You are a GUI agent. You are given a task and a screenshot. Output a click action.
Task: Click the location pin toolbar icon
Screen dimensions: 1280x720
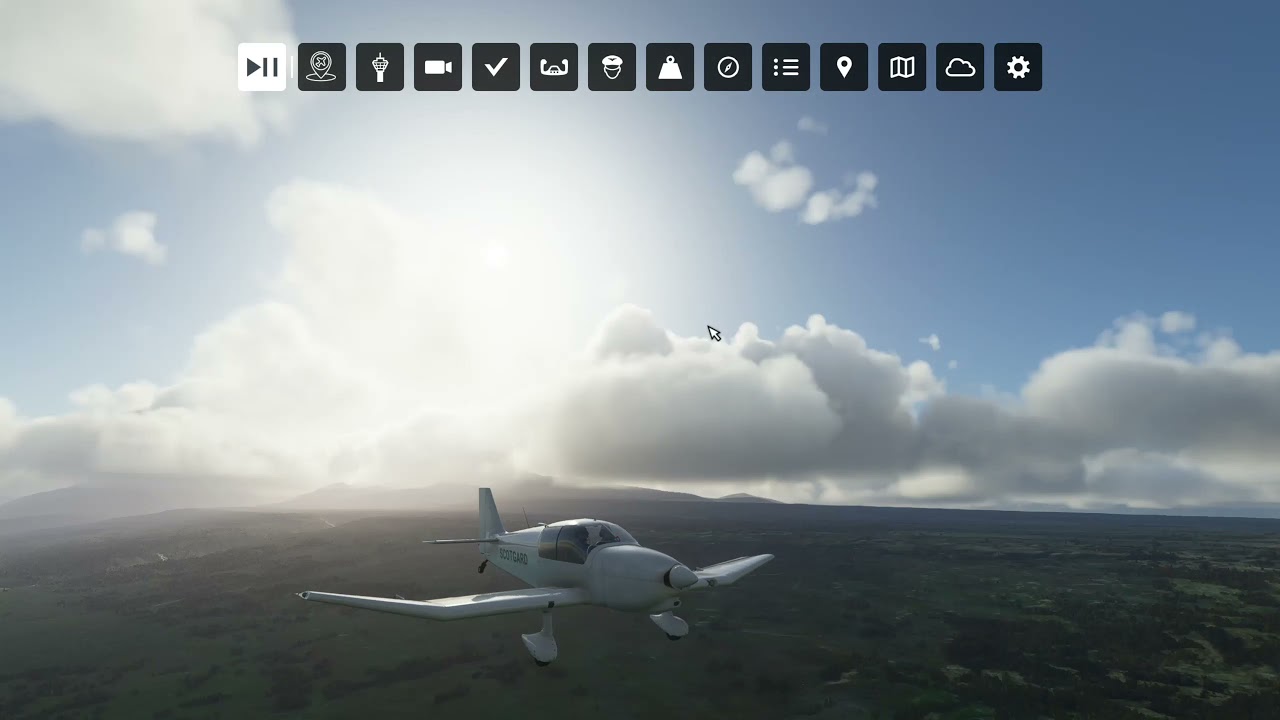tap(844, 67)
